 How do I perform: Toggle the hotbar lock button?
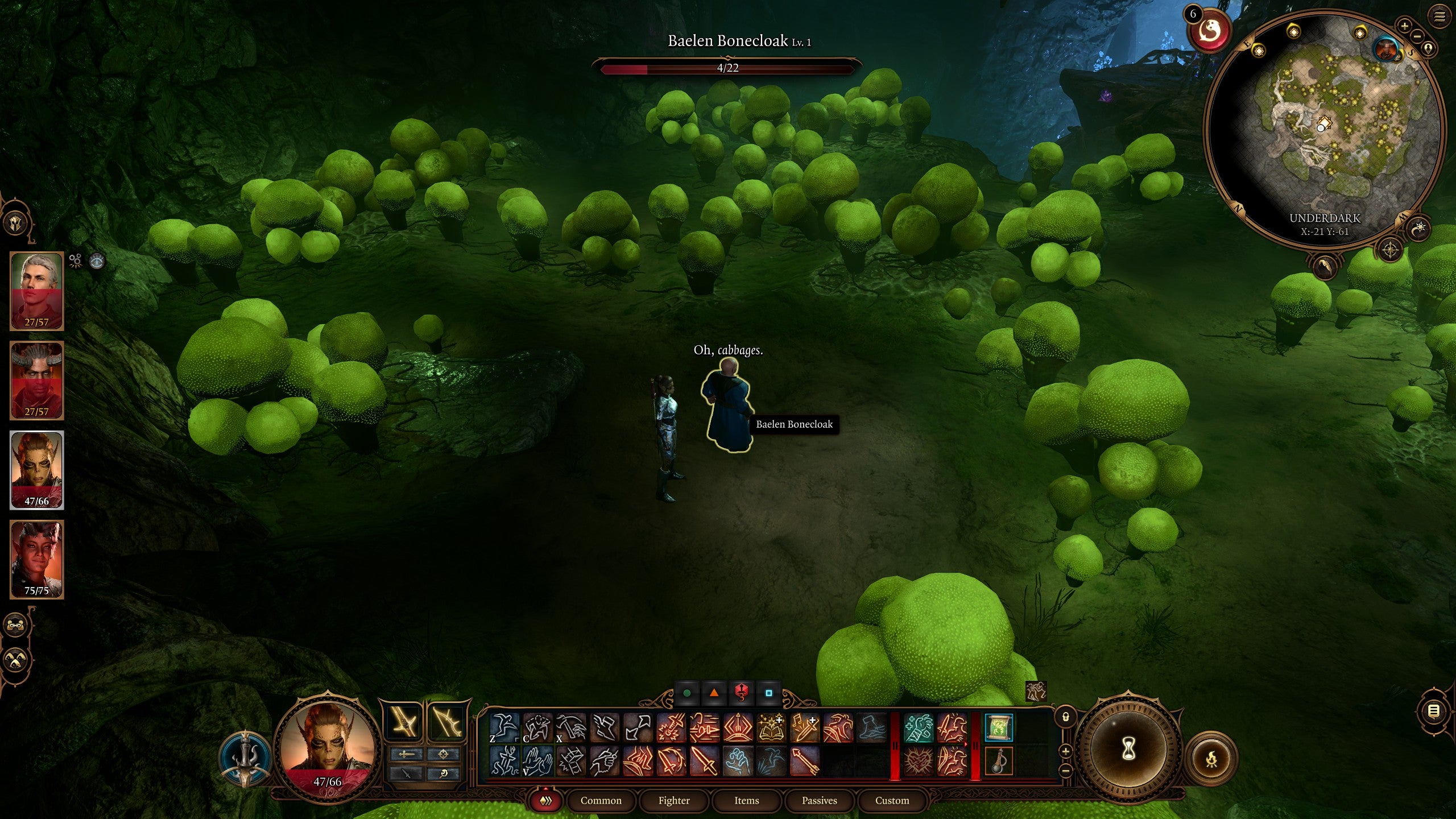point(1065,717)
